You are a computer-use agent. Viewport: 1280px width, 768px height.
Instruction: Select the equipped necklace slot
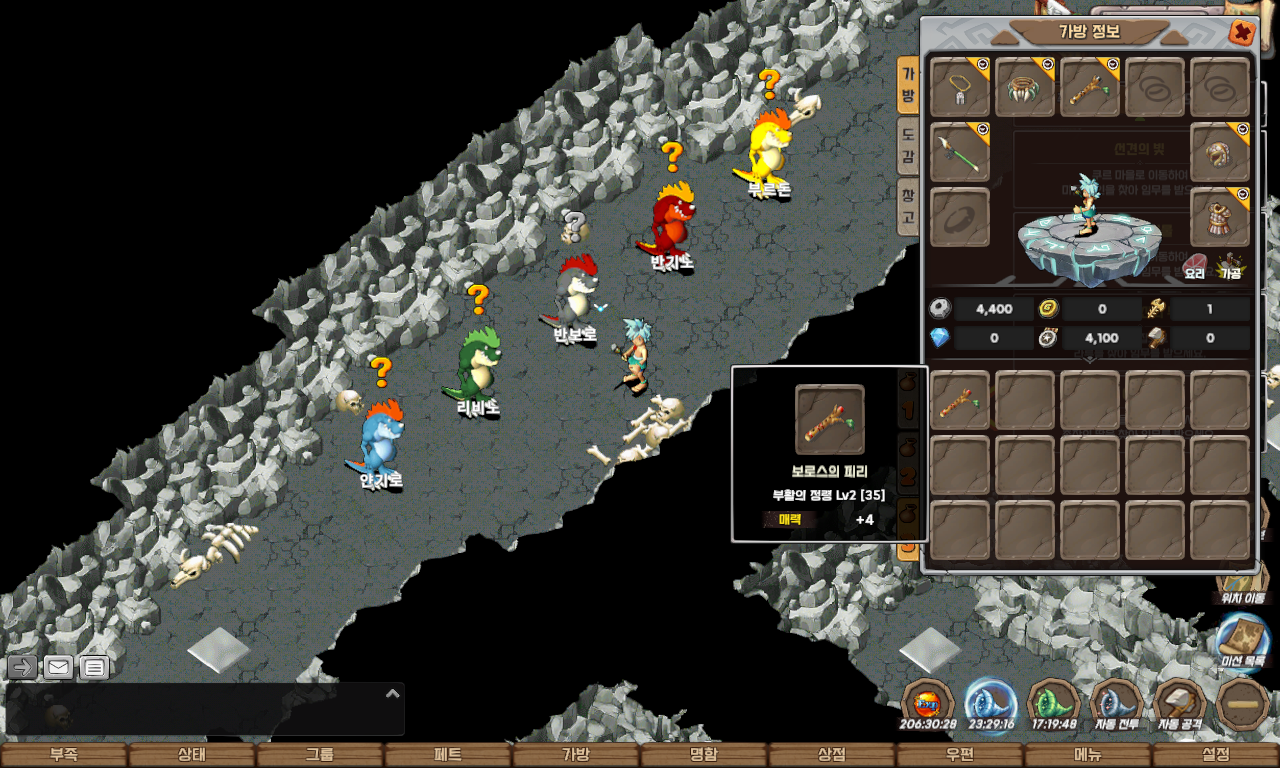point(960,88)
